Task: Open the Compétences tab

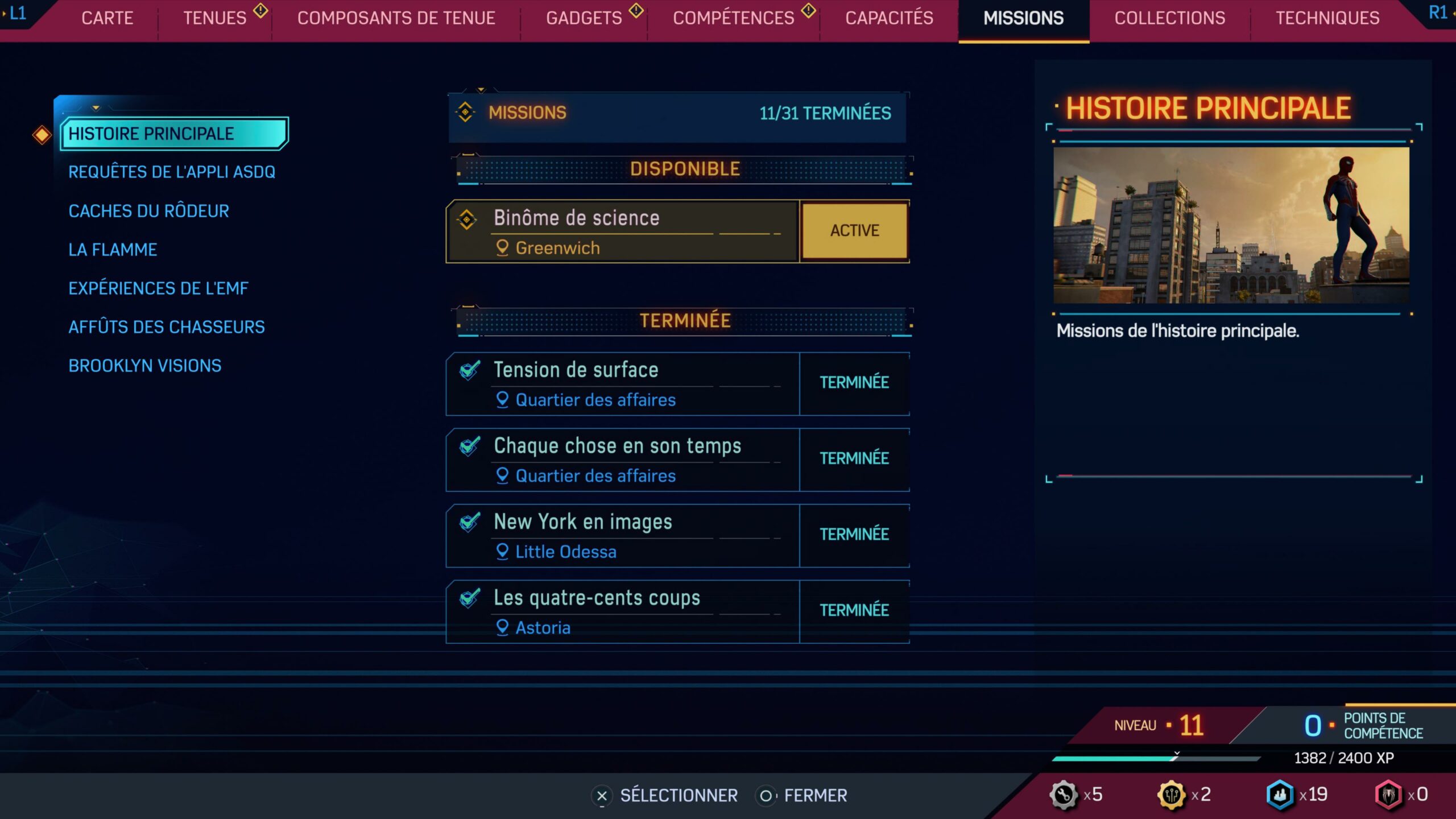Action: tap(733, 18)
